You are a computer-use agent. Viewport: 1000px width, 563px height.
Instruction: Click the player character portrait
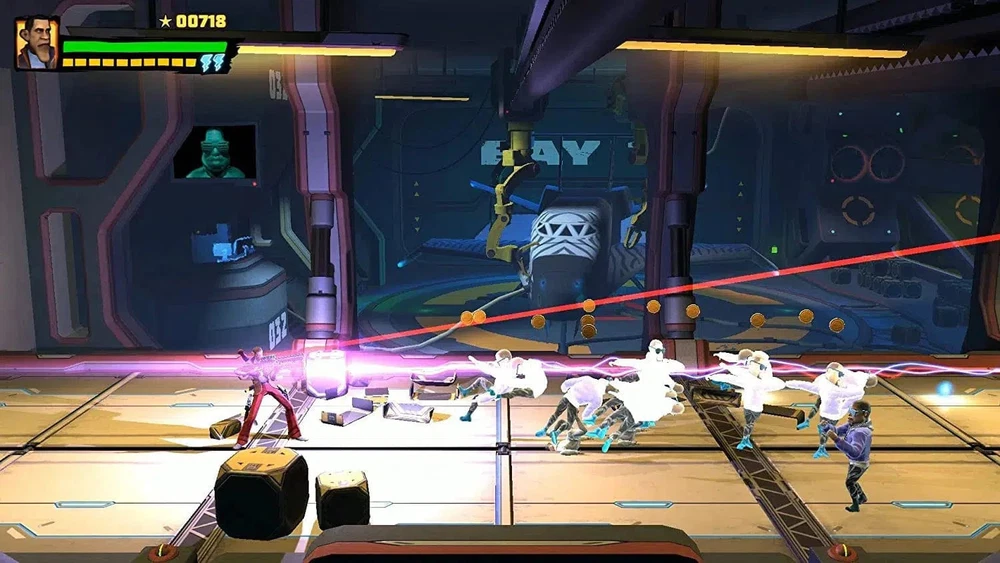point(36,43)
